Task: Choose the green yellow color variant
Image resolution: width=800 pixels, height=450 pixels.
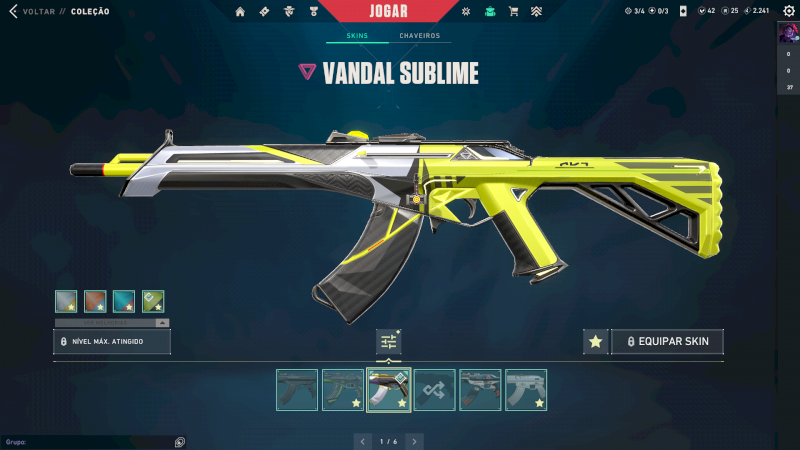Action: (x=153, y=301)
